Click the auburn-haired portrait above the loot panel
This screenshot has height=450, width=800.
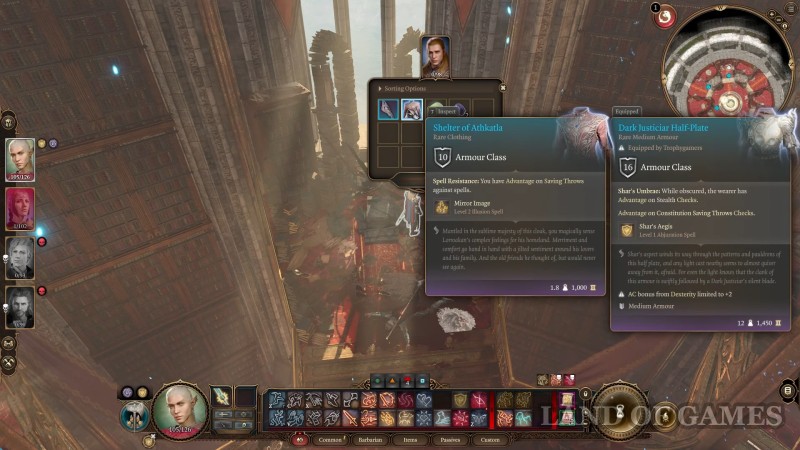(434, 56)
